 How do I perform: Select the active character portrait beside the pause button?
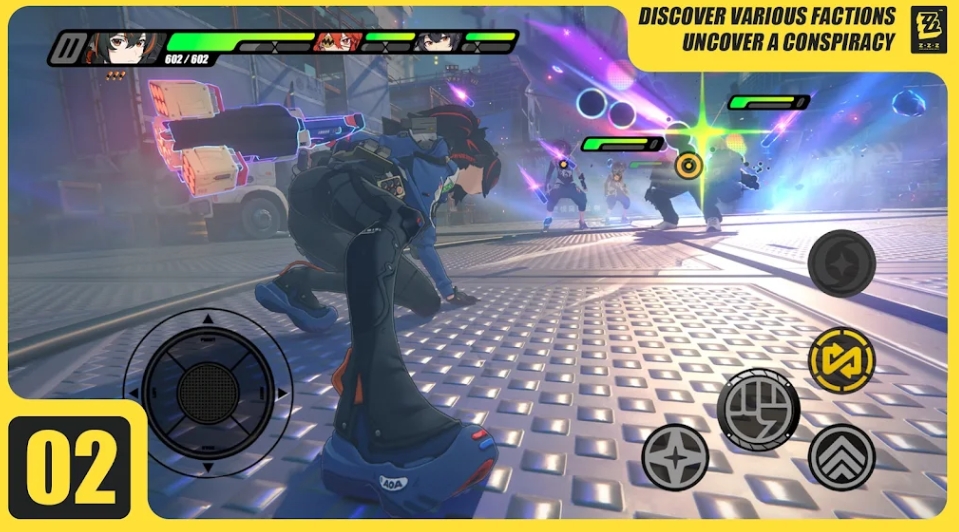click(112, 46)
